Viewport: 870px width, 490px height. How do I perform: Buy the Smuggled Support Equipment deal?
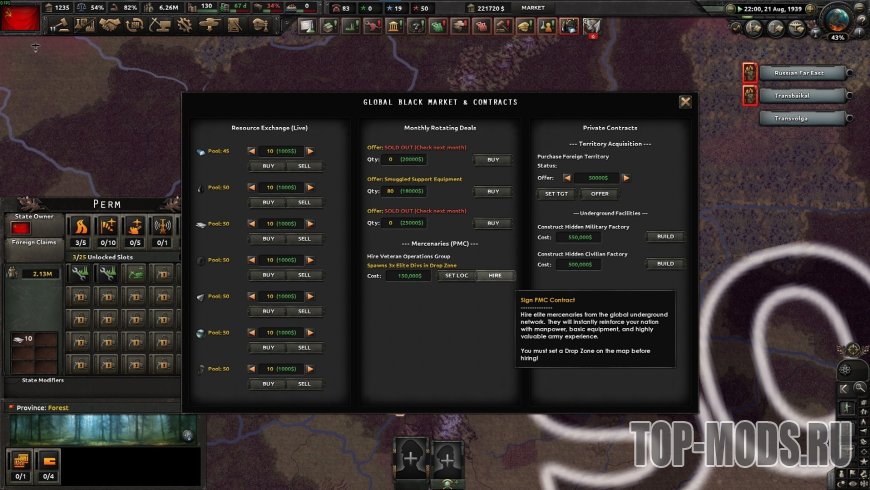(x=493, y=191)
